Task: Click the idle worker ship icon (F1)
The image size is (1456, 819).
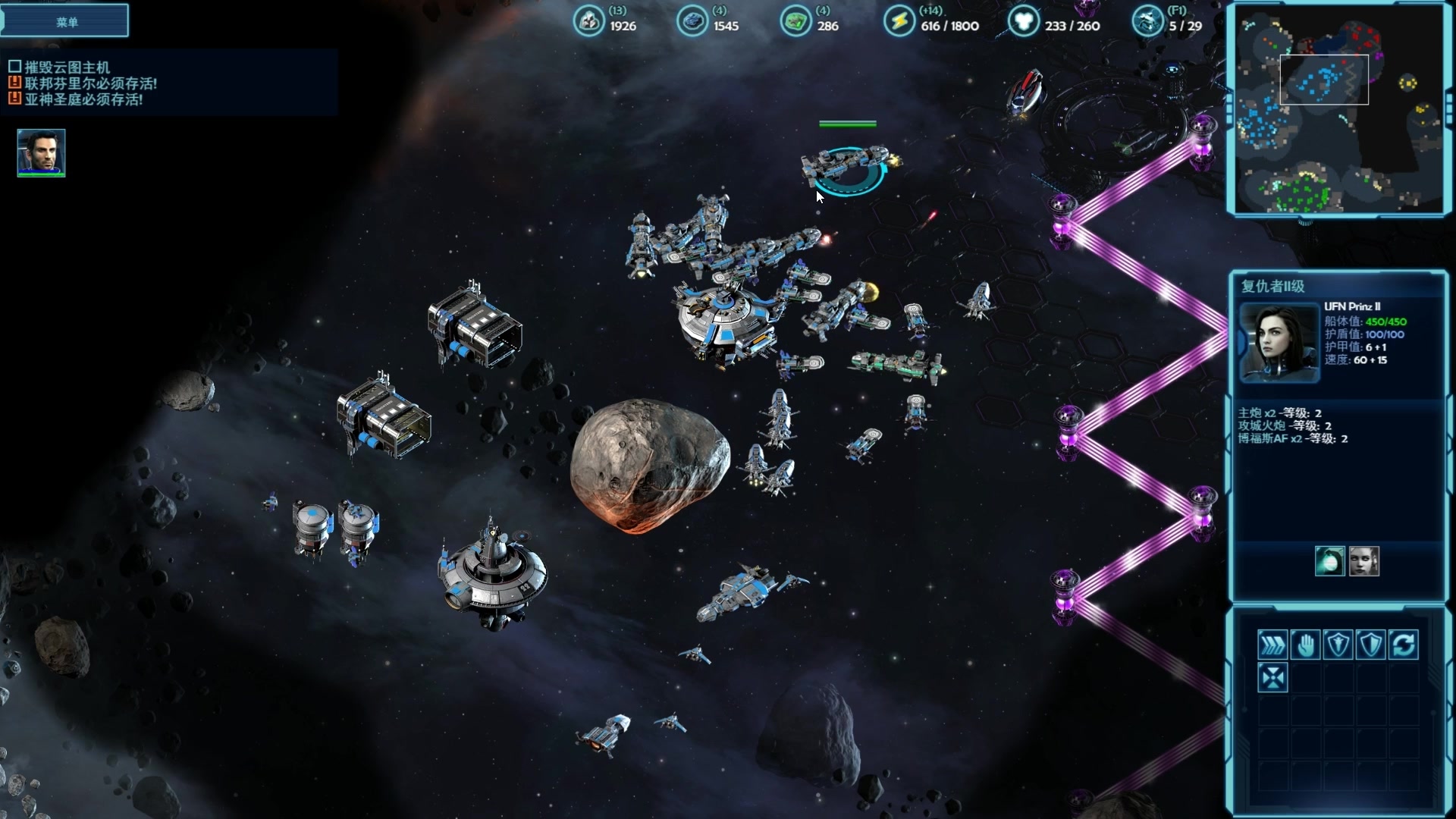Action: tap(1147, 21)
